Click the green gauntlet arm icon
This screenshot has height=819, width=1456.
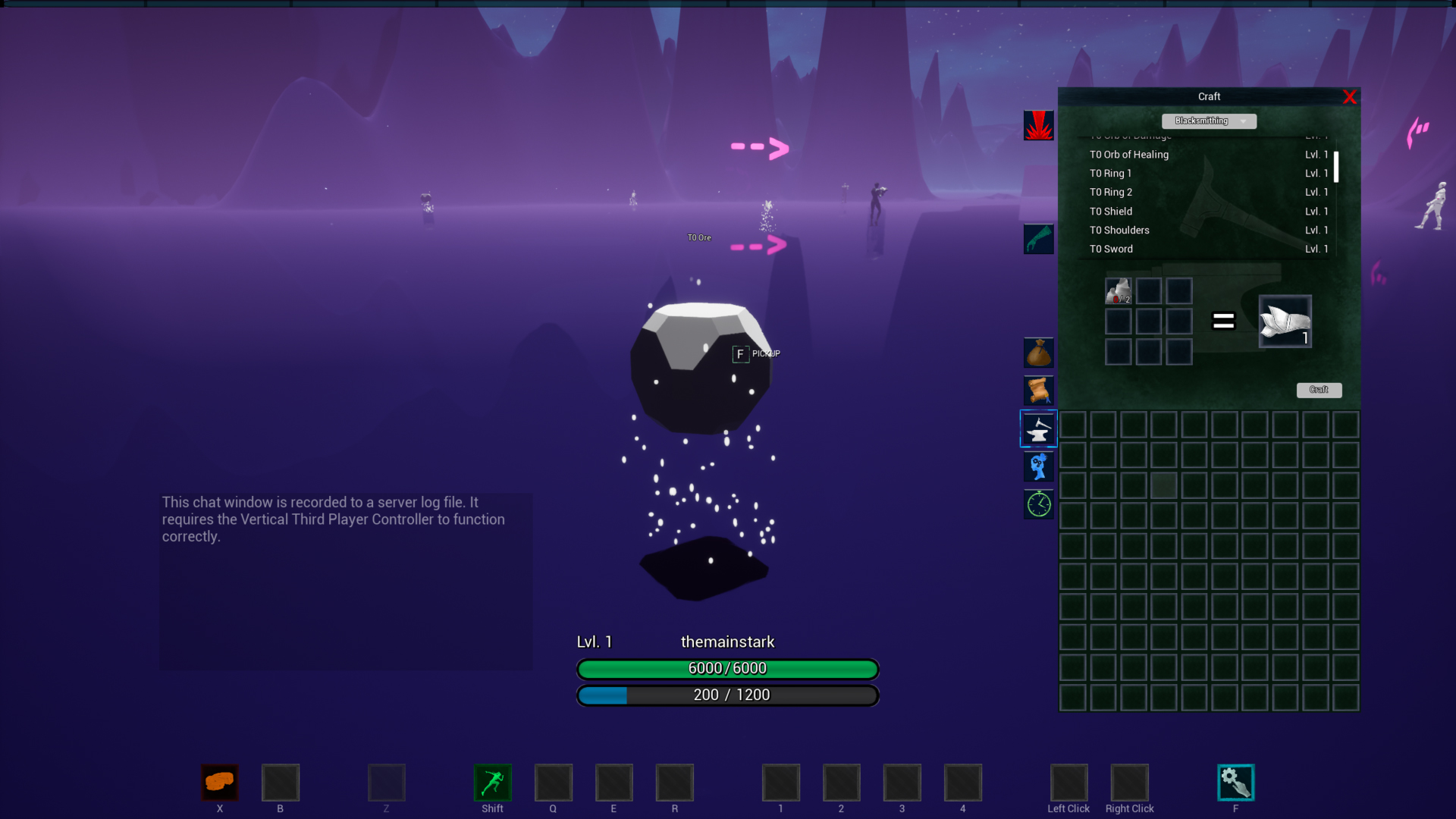1038,240
